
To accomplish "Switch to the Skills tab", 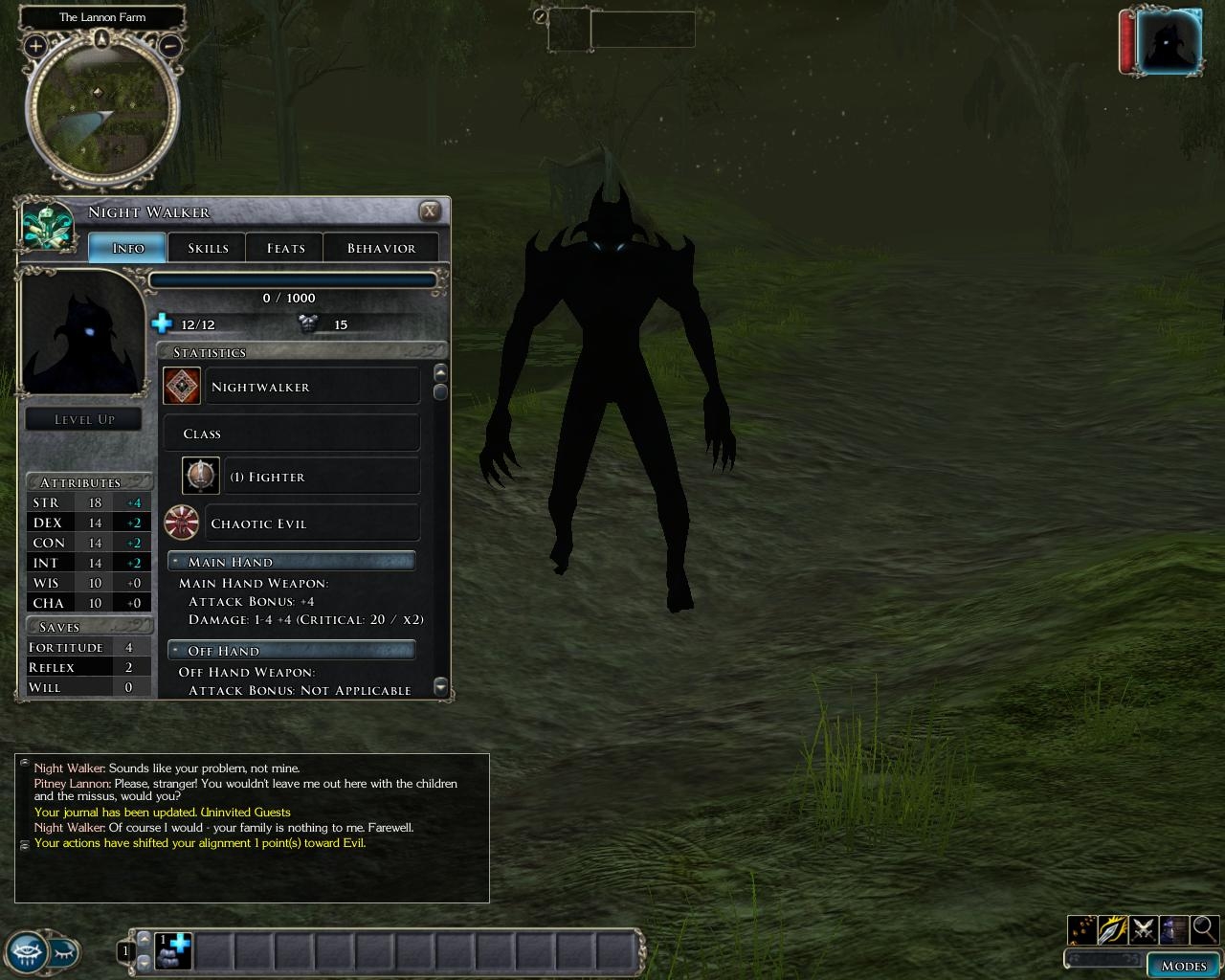I will tap(208, 248).
